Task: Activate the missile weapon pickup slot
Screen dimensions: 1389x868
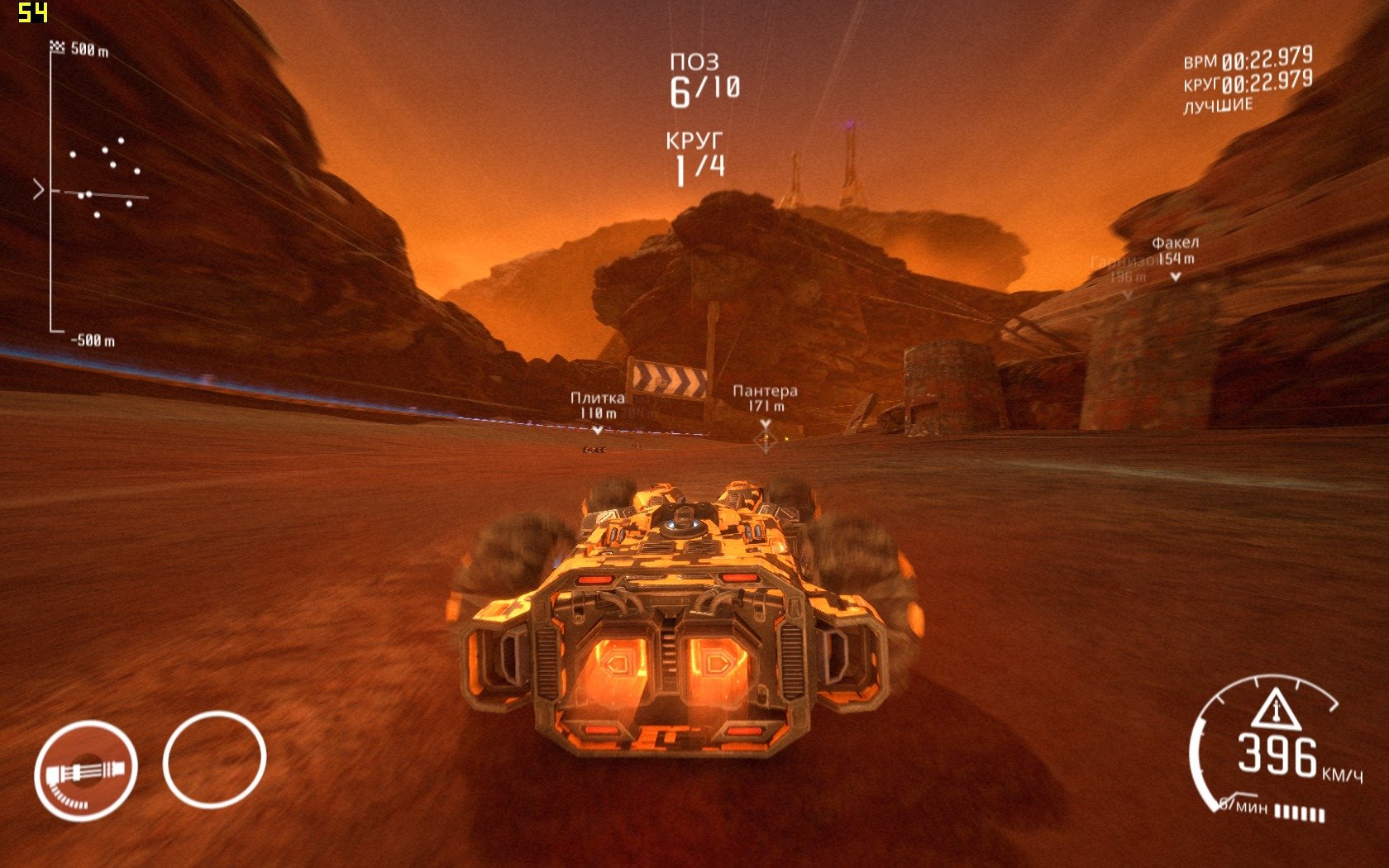Action: [85, 770]
